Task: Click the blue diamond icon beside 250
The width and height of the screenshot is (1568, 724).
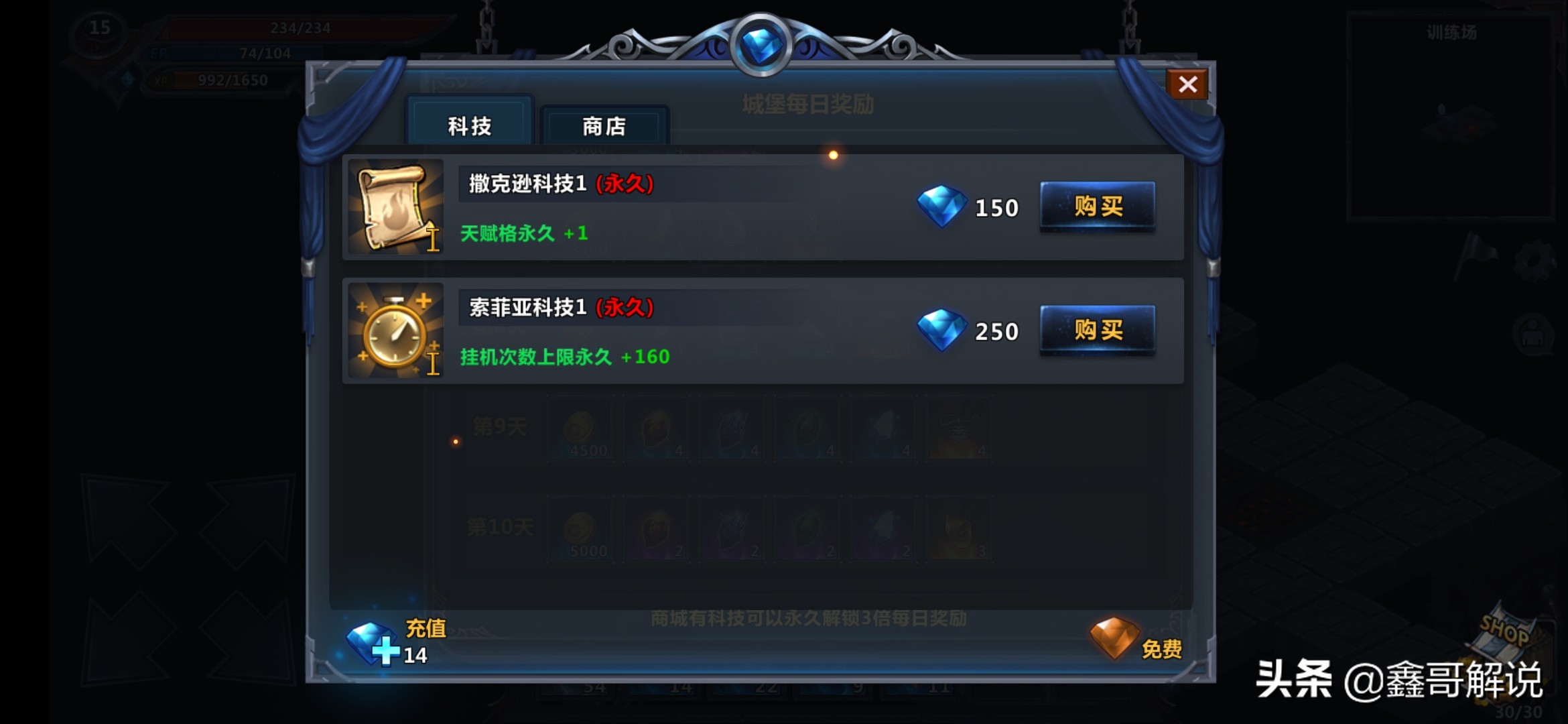Action: pos(941,330)
